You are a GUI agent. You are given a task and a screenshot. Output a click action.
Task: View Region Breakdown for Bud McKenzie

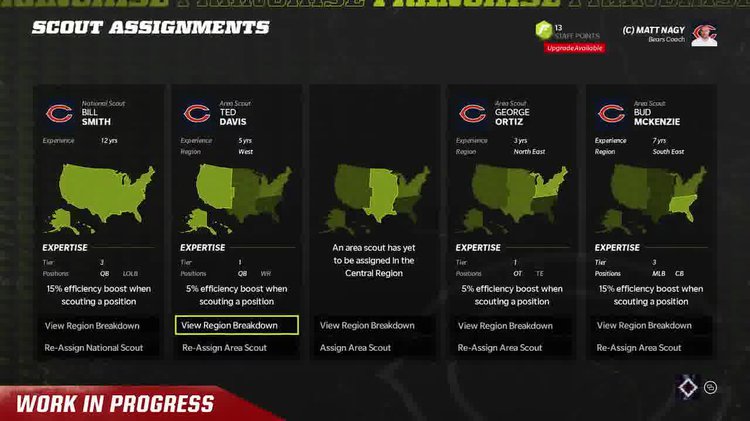pyautogui.click(x=644, y=325)
